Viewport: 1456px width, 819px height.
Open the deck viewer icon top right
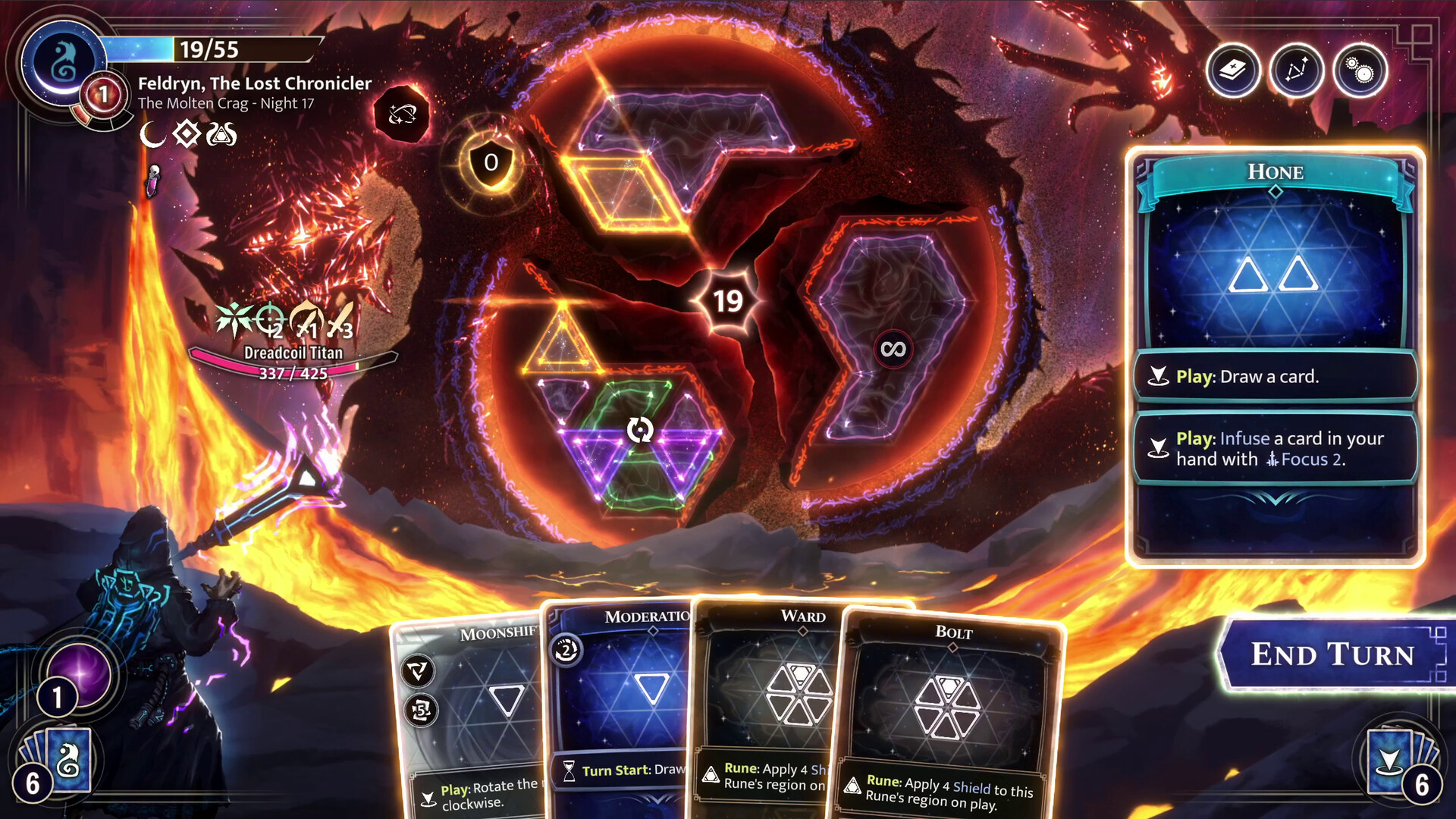1232,71
